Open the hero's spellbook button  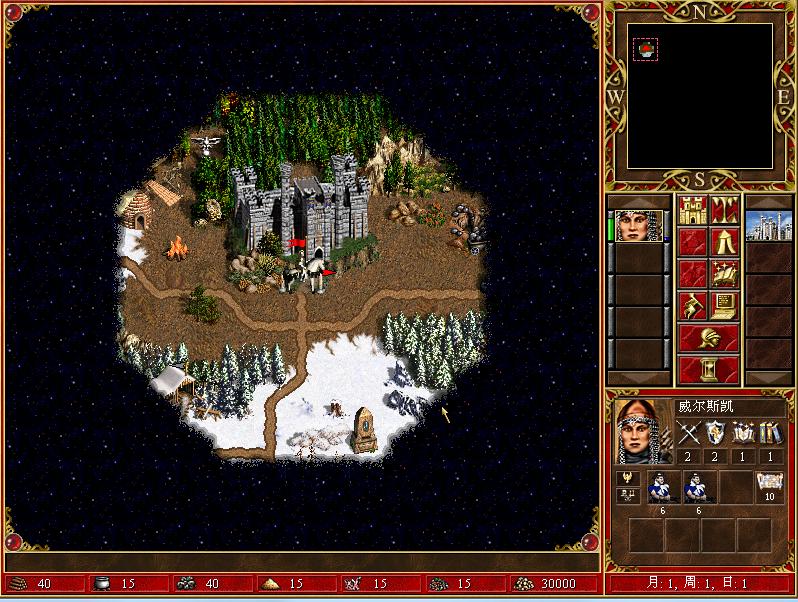pyautogui.click(x=725, y=273)
